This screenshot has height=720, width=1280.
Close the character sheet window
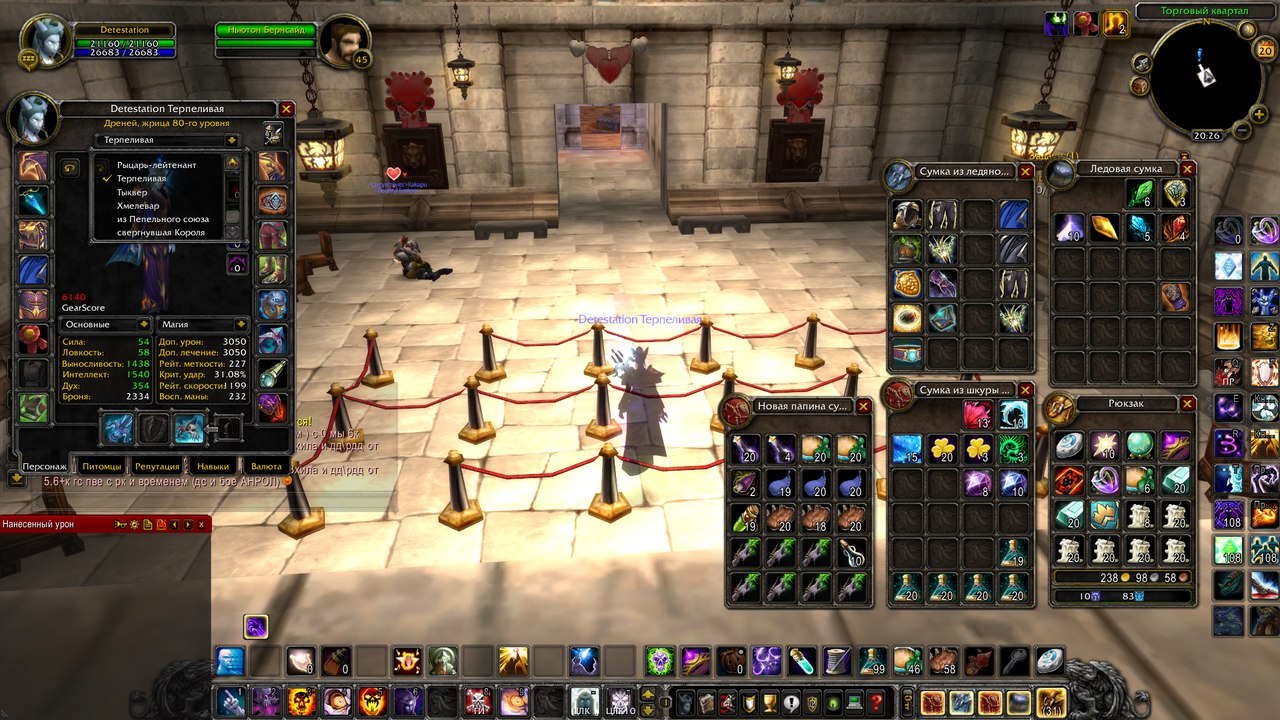(287, 109)
